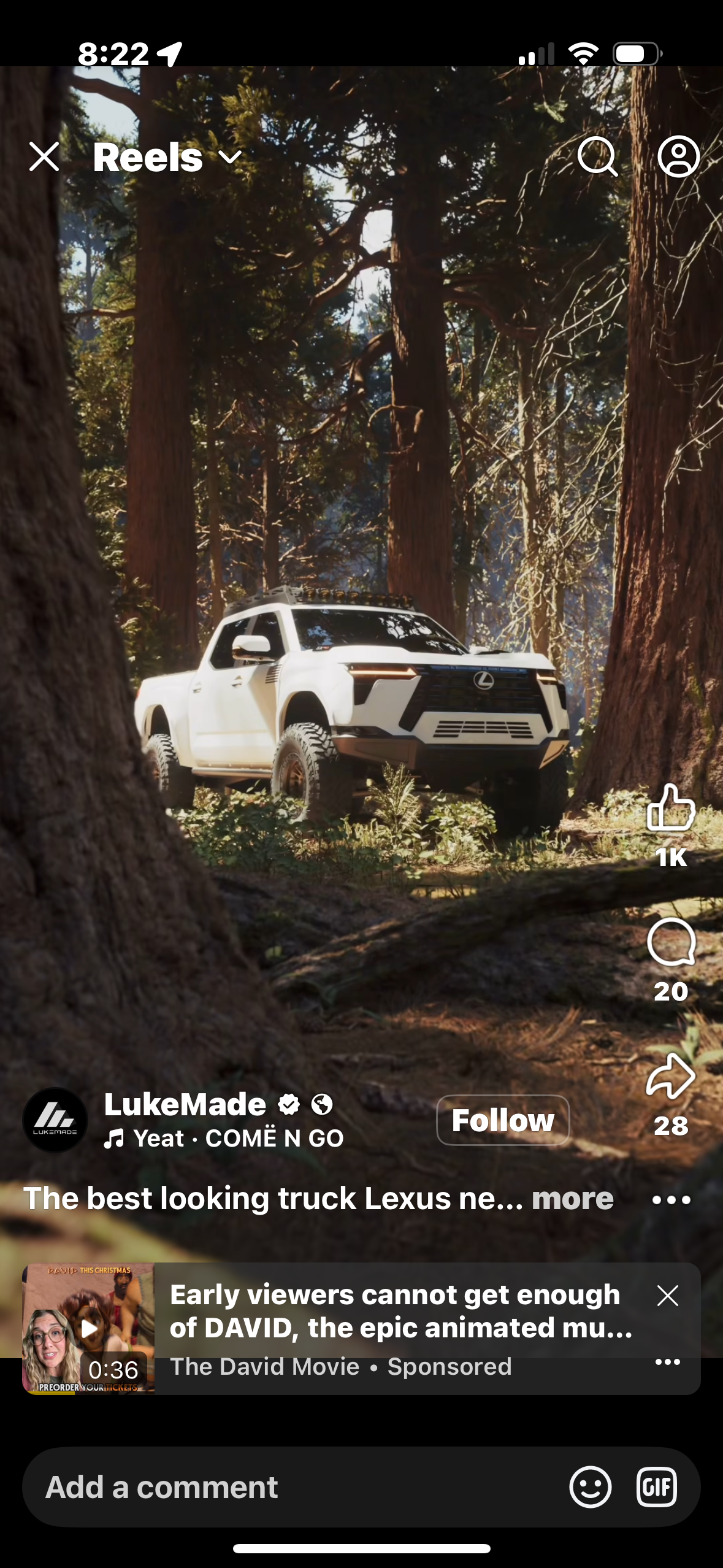Dismiss The David Movie sponsored banner
723x1568 pixels.
point(667,1296)
